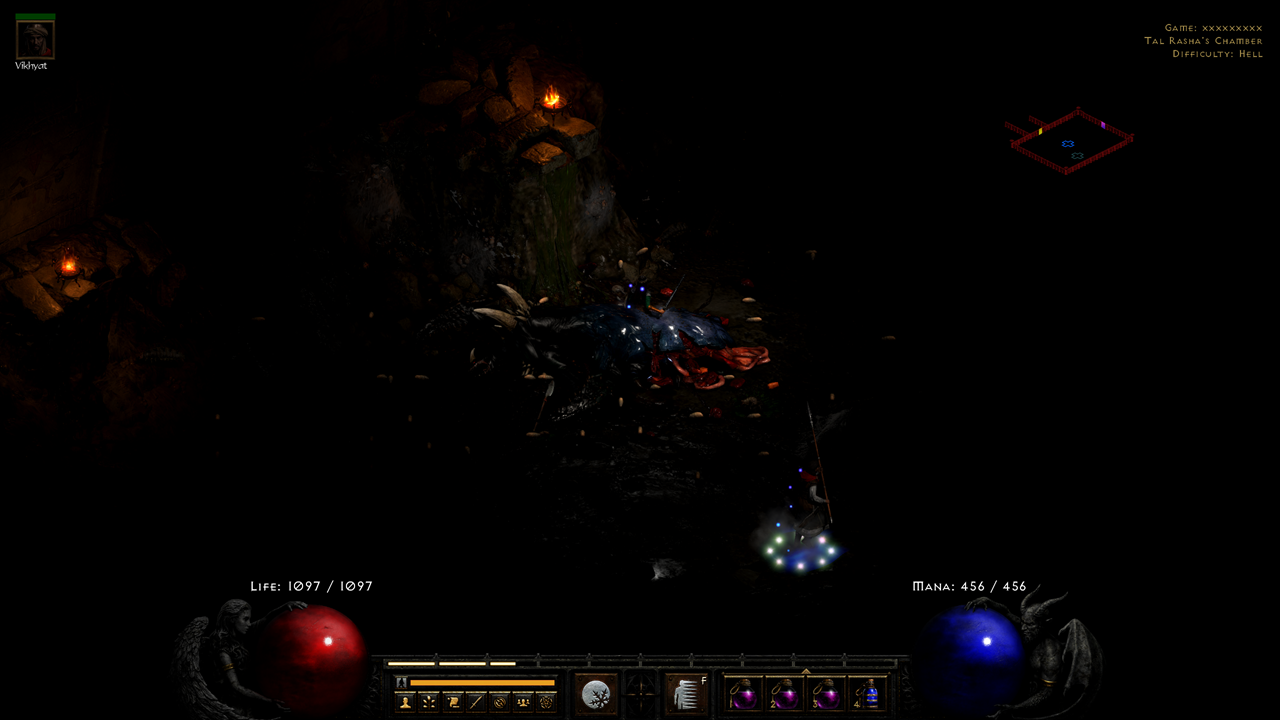Click the Difficulty: Hell label
The image size is (1280, 720).
coord(1218,54)
